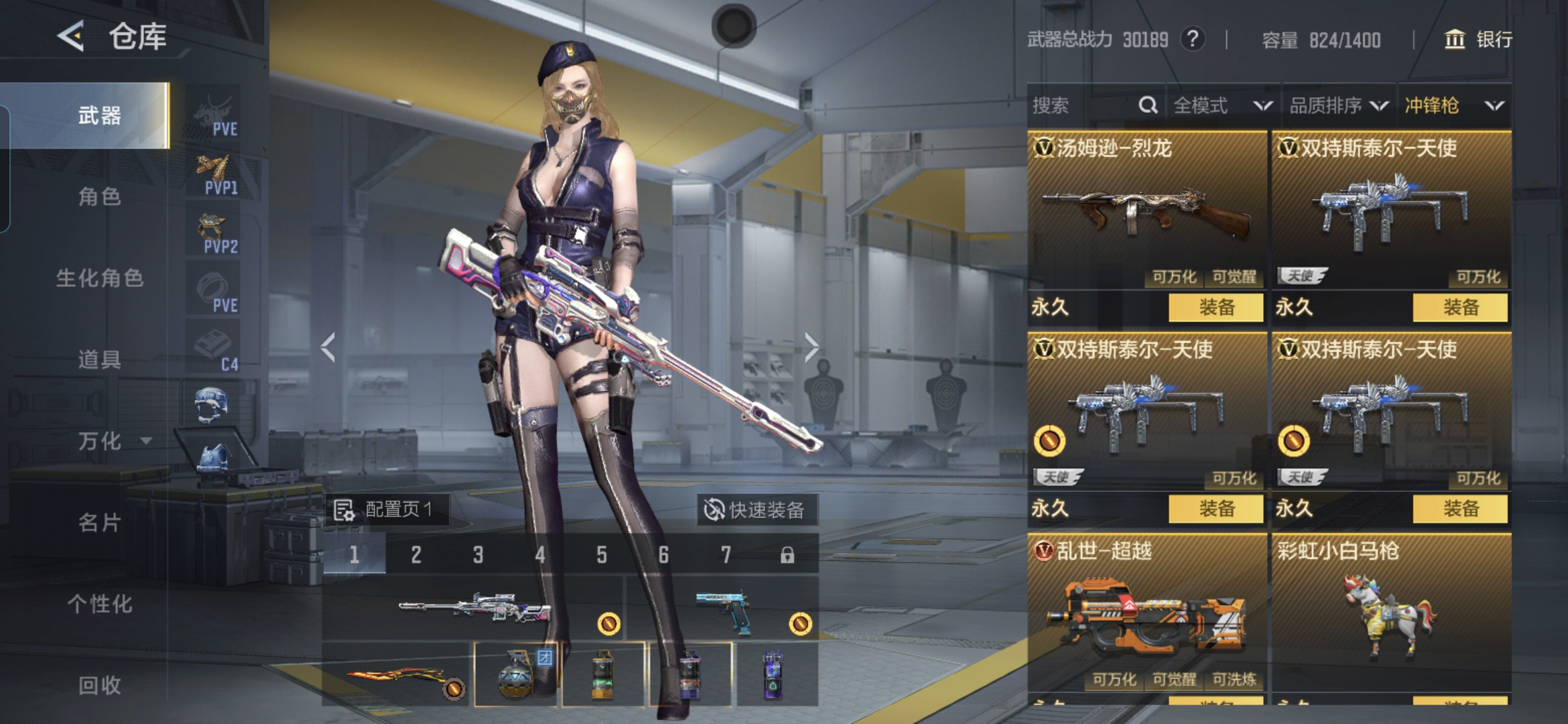
Task: Open the 品质排序 sorting dropdown
Action: point(1338,105)
